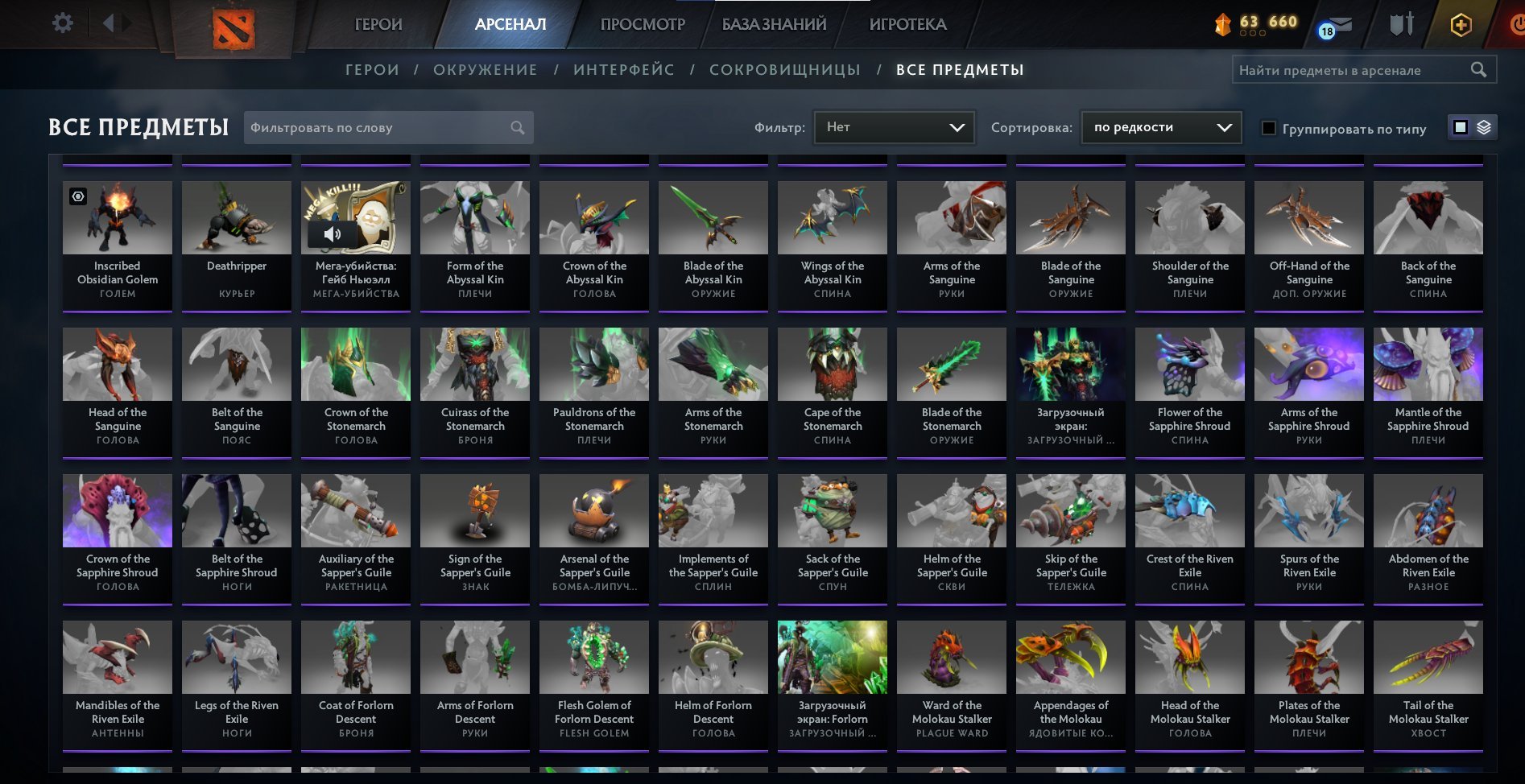This screenshot has height=784, width=1525.
Task: Click the ОКРУЖЕНИЕ link in the sub-navigation
Action: pos(484,69)
